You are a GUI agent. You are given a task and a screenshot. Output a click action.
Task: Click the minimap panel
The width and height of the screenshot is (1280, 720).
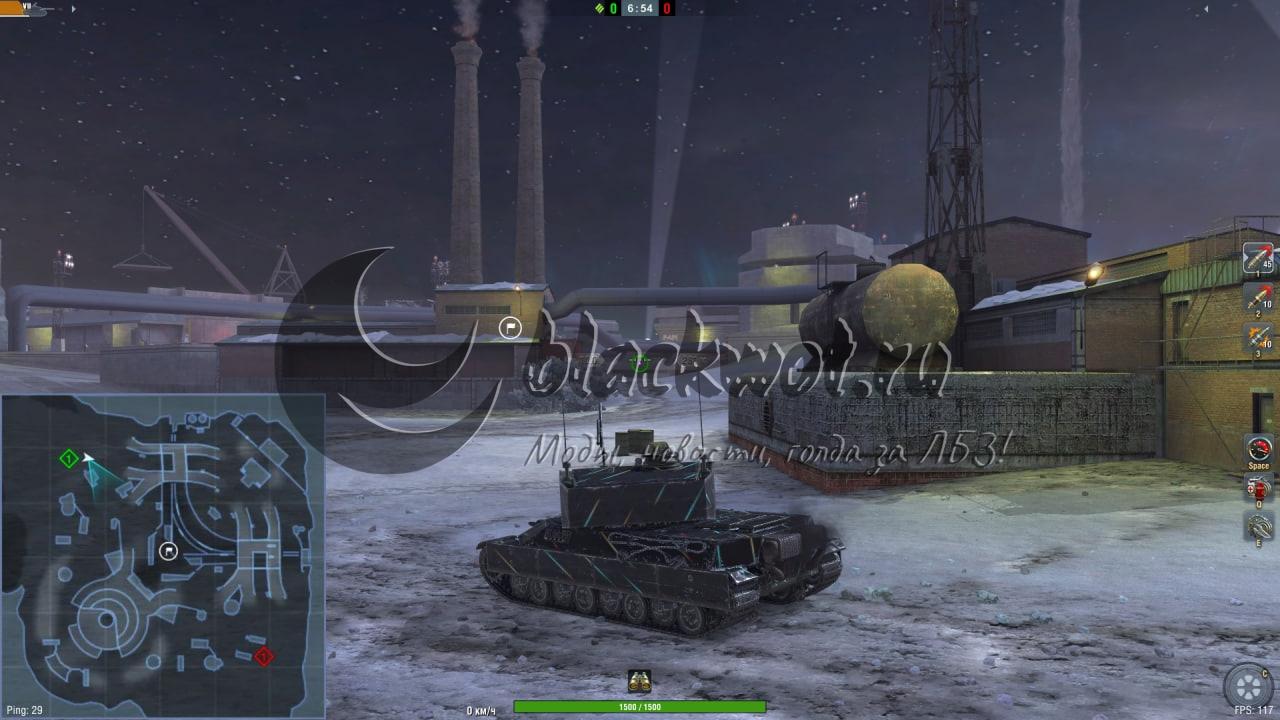[x=163, y=555]
